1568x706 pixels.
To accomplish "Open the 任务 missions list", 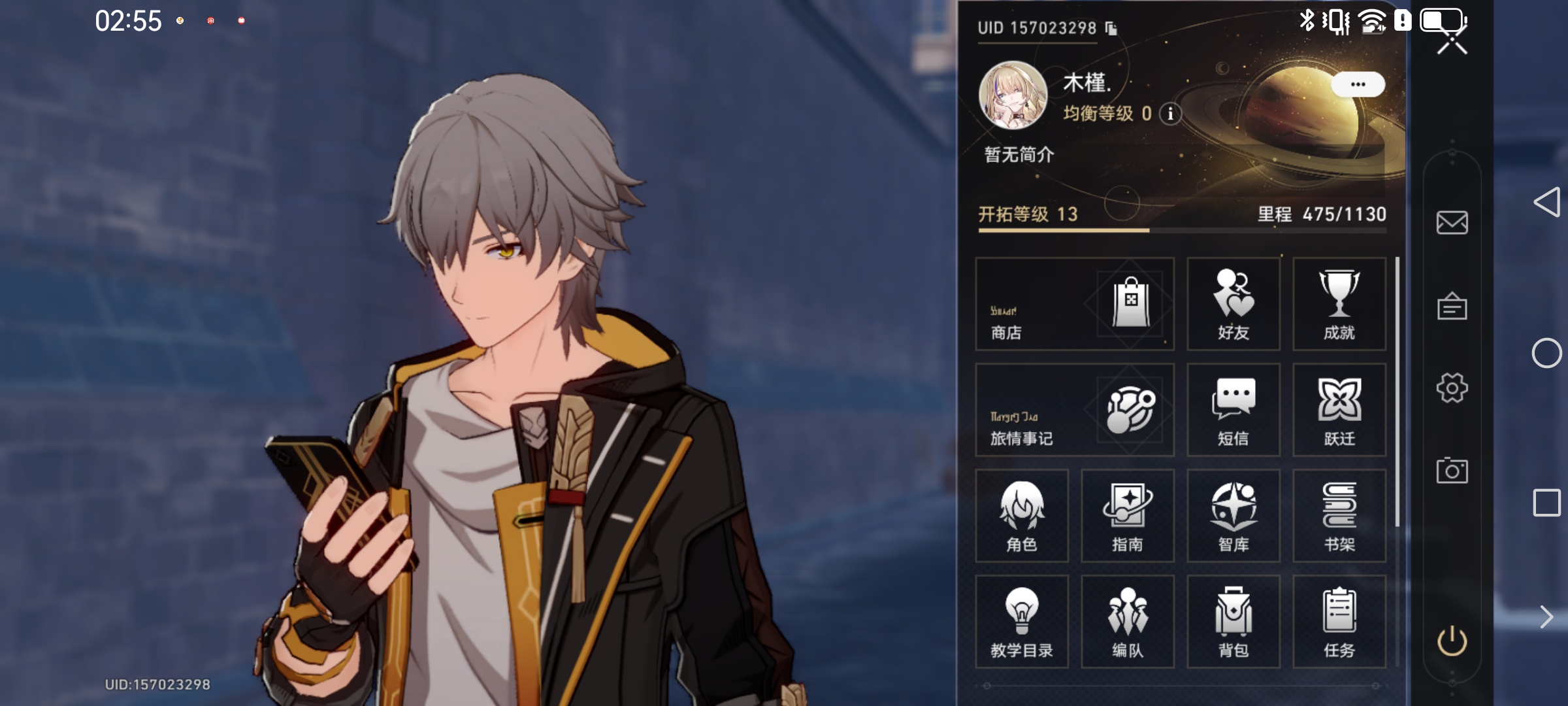I will coord(1339,622).
